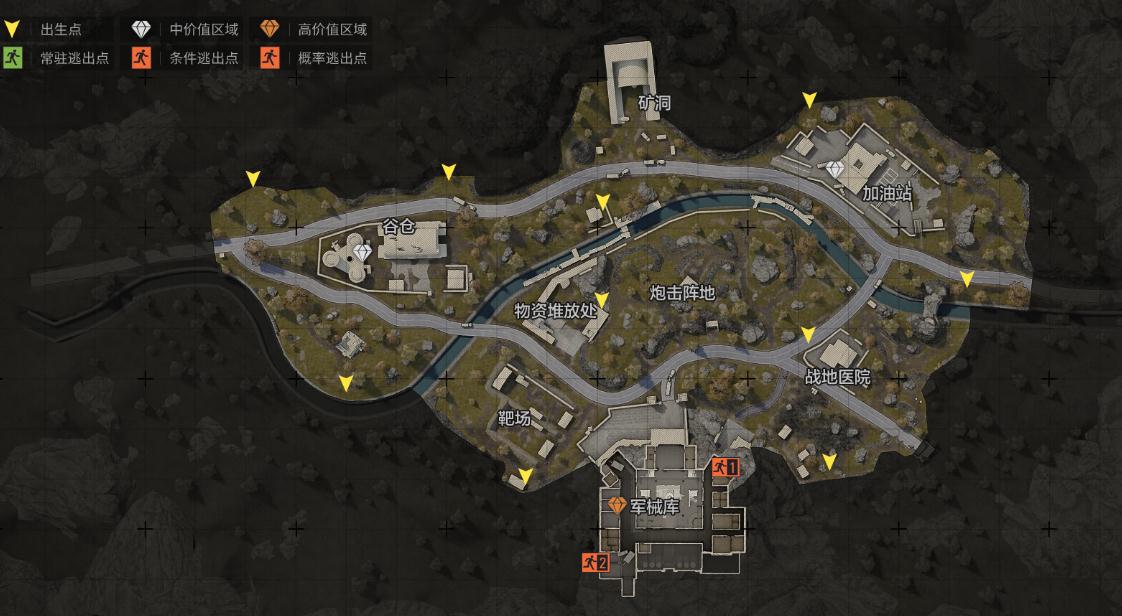The height and width of the screenshot is (616, 1122).
Task: Select the 靶场 location label
Action: [x=514, y=418]
